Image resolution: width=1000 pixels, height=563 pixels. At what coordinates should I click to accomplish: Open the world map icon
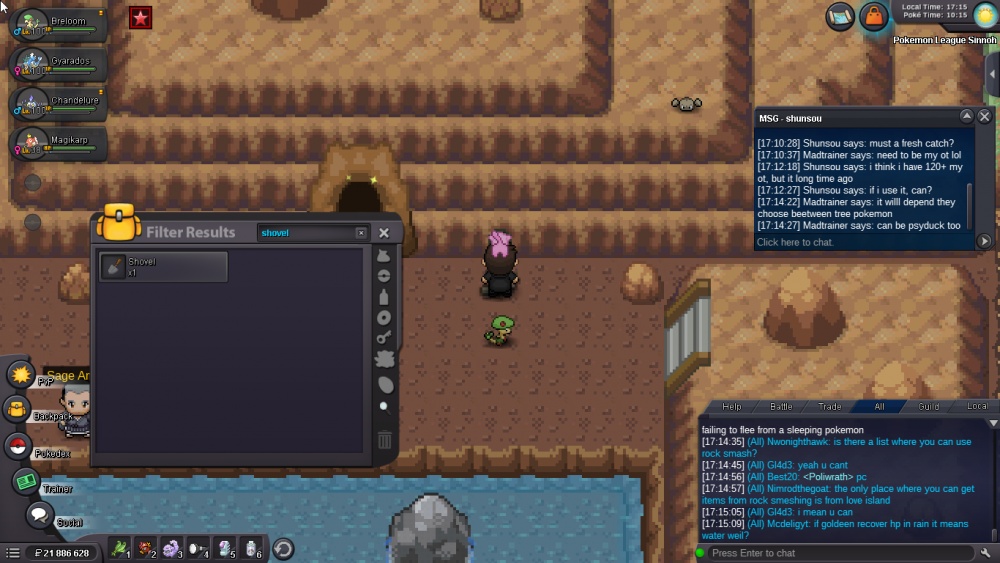pos(840,16)
